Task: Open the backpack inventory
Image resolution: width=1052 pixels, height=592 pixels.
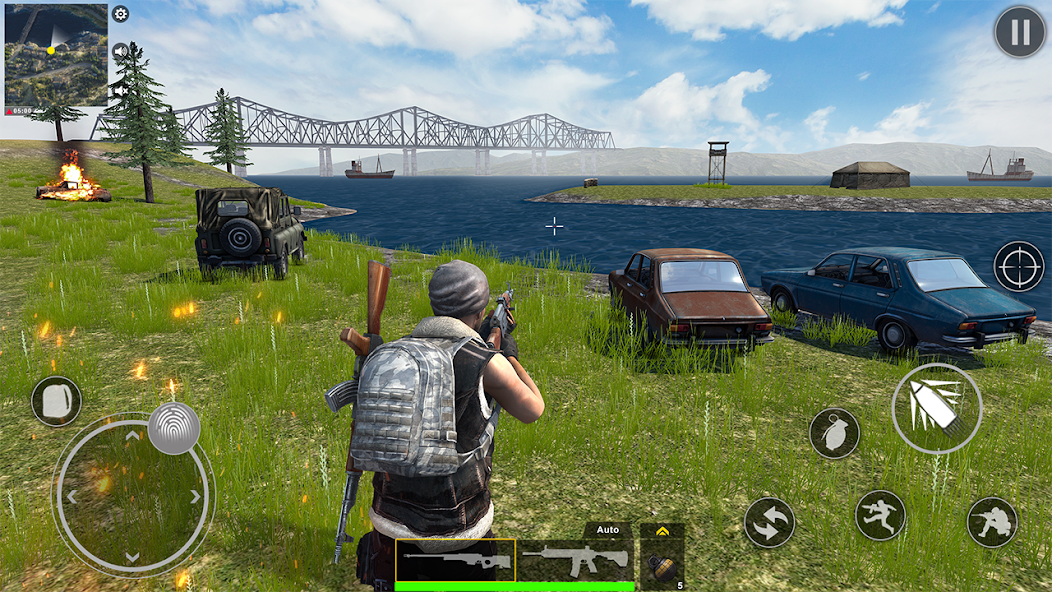Action: pos(56,401)
